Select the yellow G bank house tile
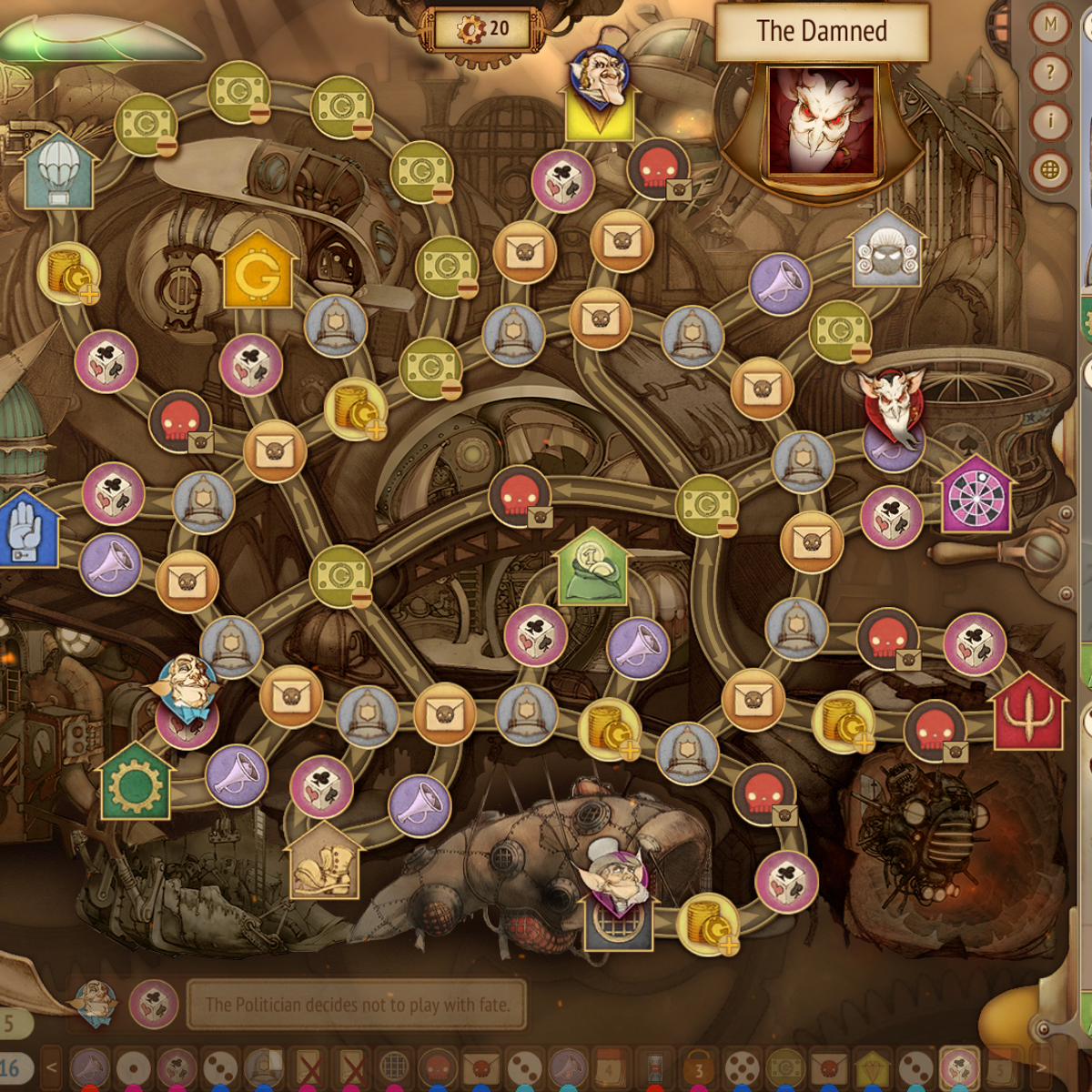Screen dimensions: 1092x1092 (x=258, y=273)
